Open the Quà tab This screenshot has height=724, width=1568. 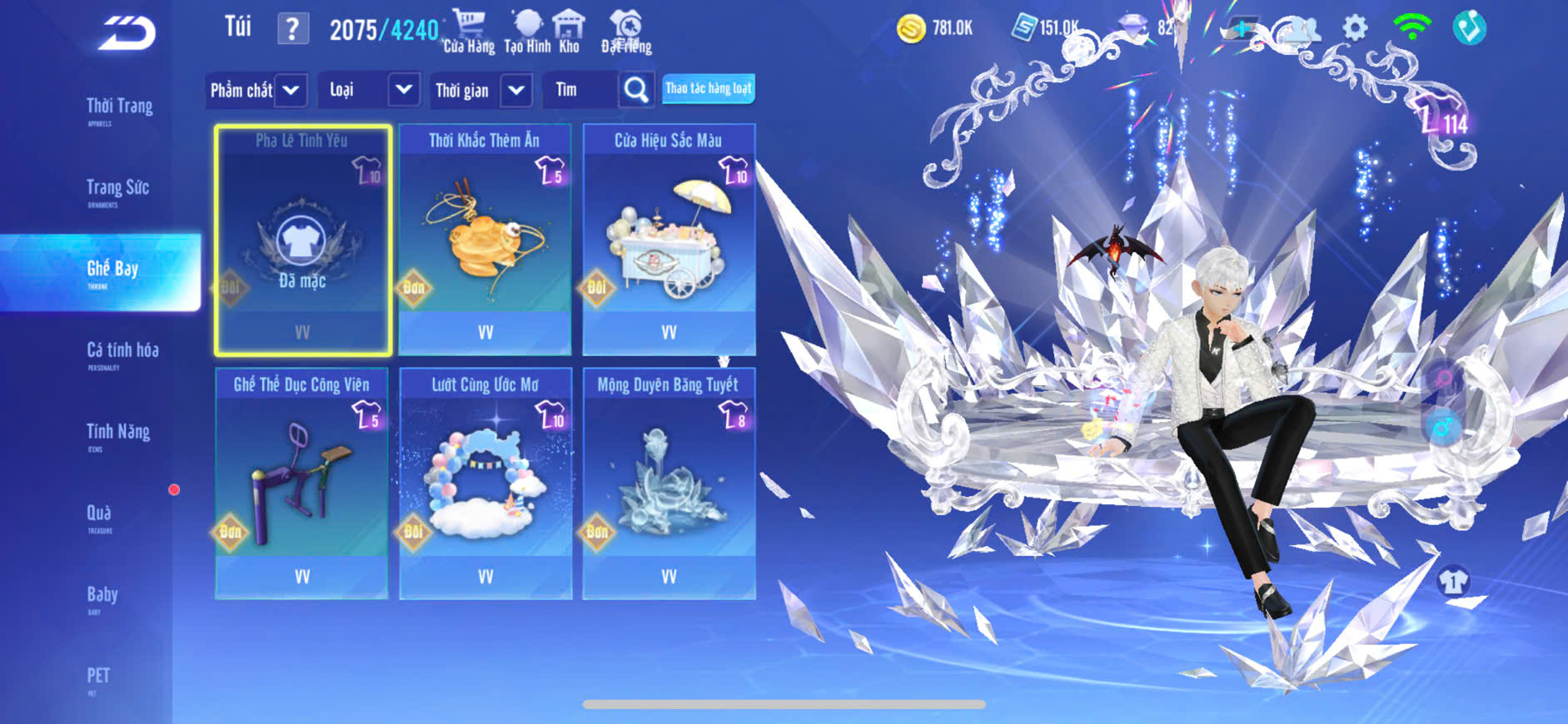coord(99,515)
